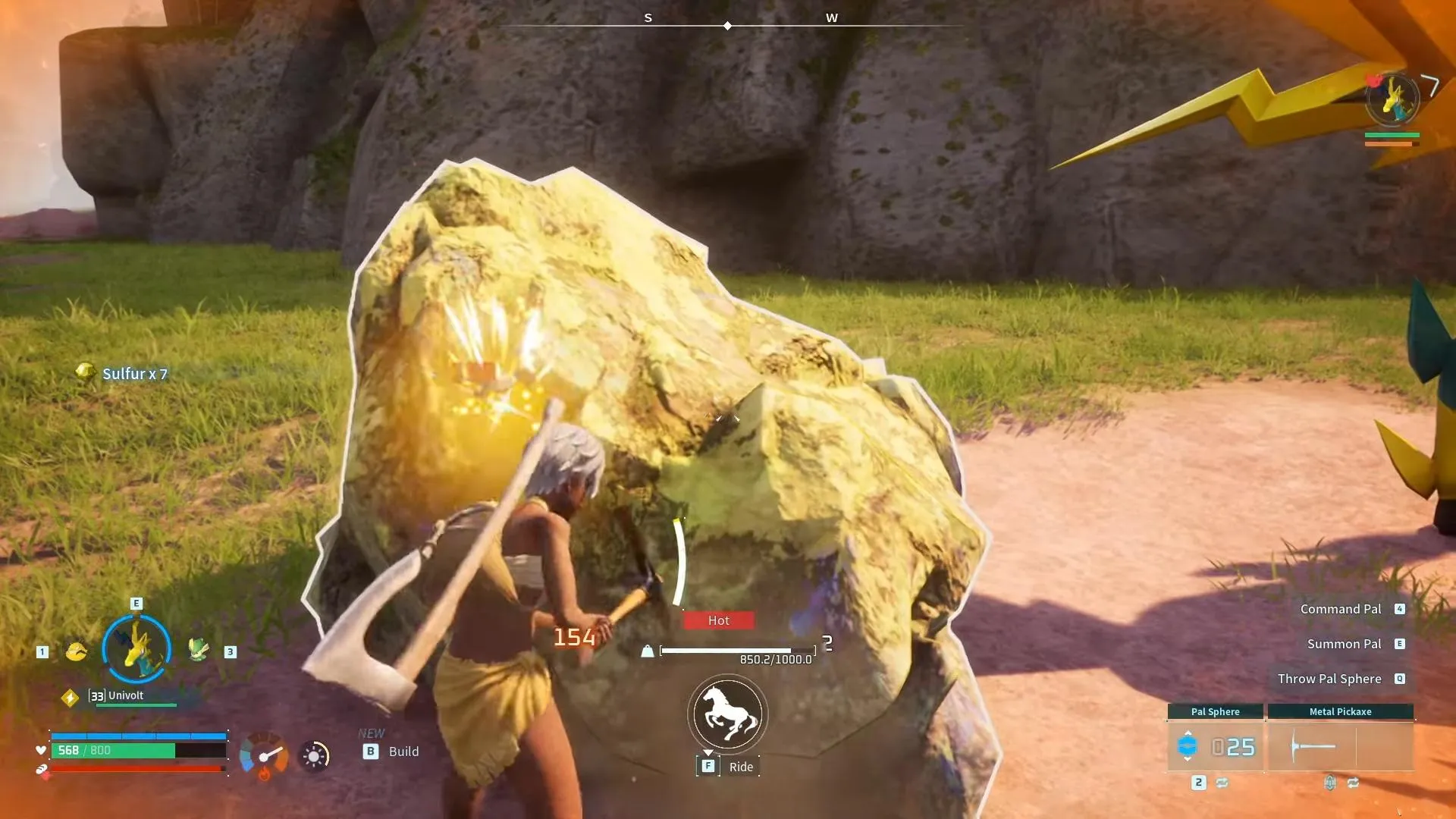This screenshot has height=819, width=1456.
Task: Choose the green pal right of Univolt
Action: 199,651
